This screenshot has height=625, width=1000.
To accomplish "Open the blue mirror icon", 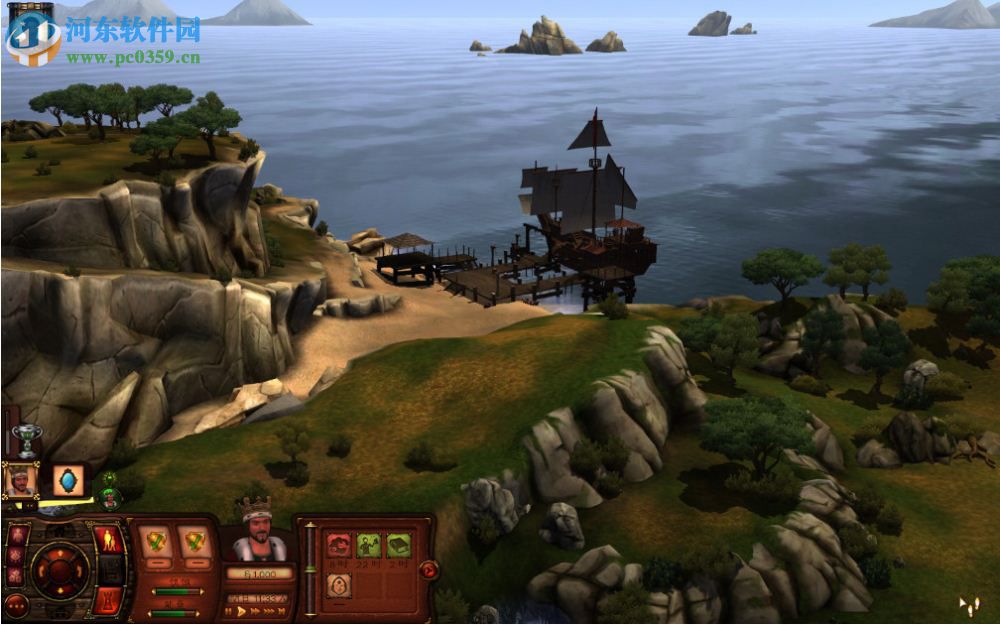I will (68, 480).
